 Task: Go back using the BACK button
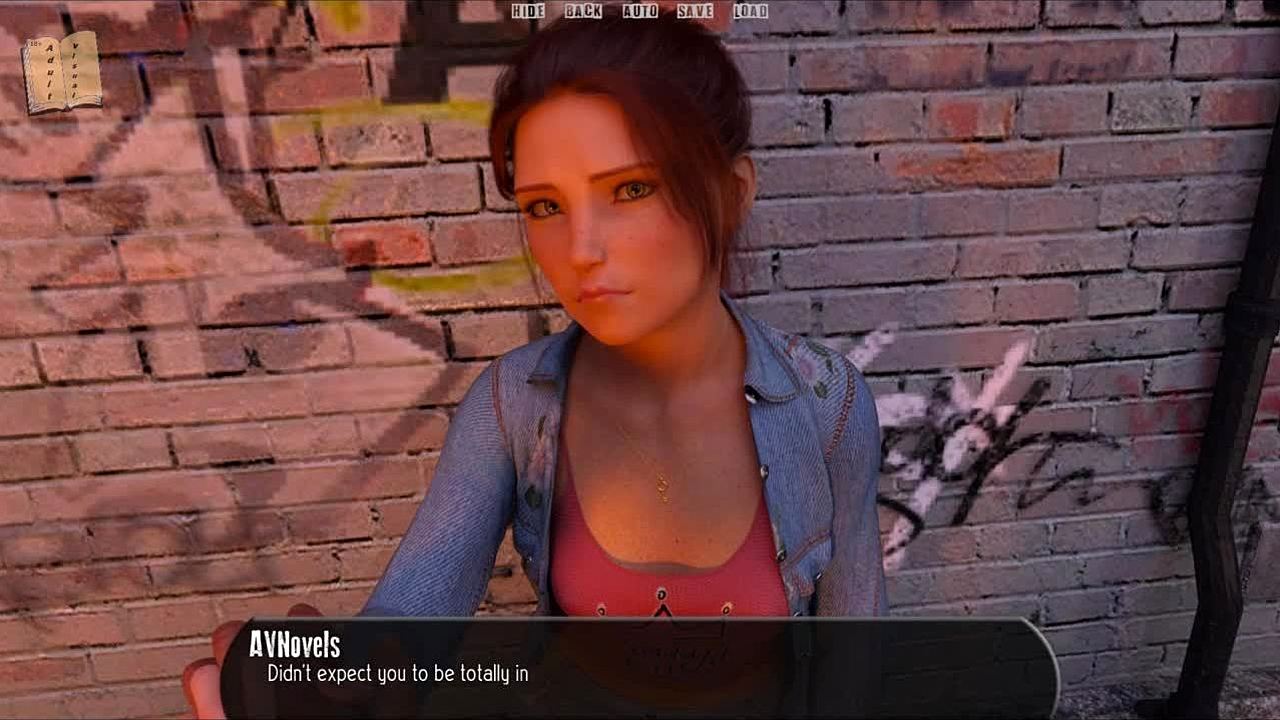(583, 11)
